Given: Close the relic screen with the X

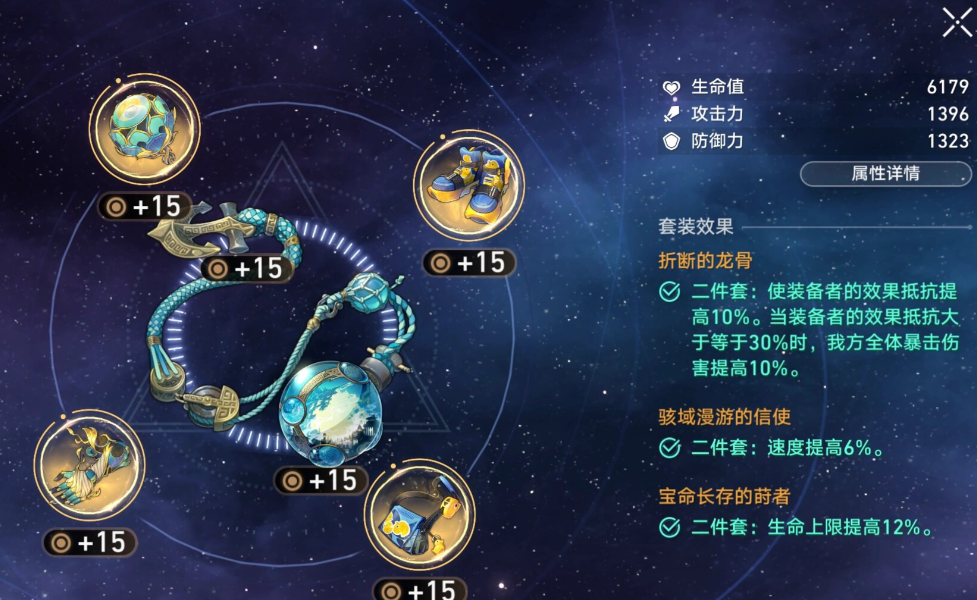Looking at the screenshot, I should 956,22.
